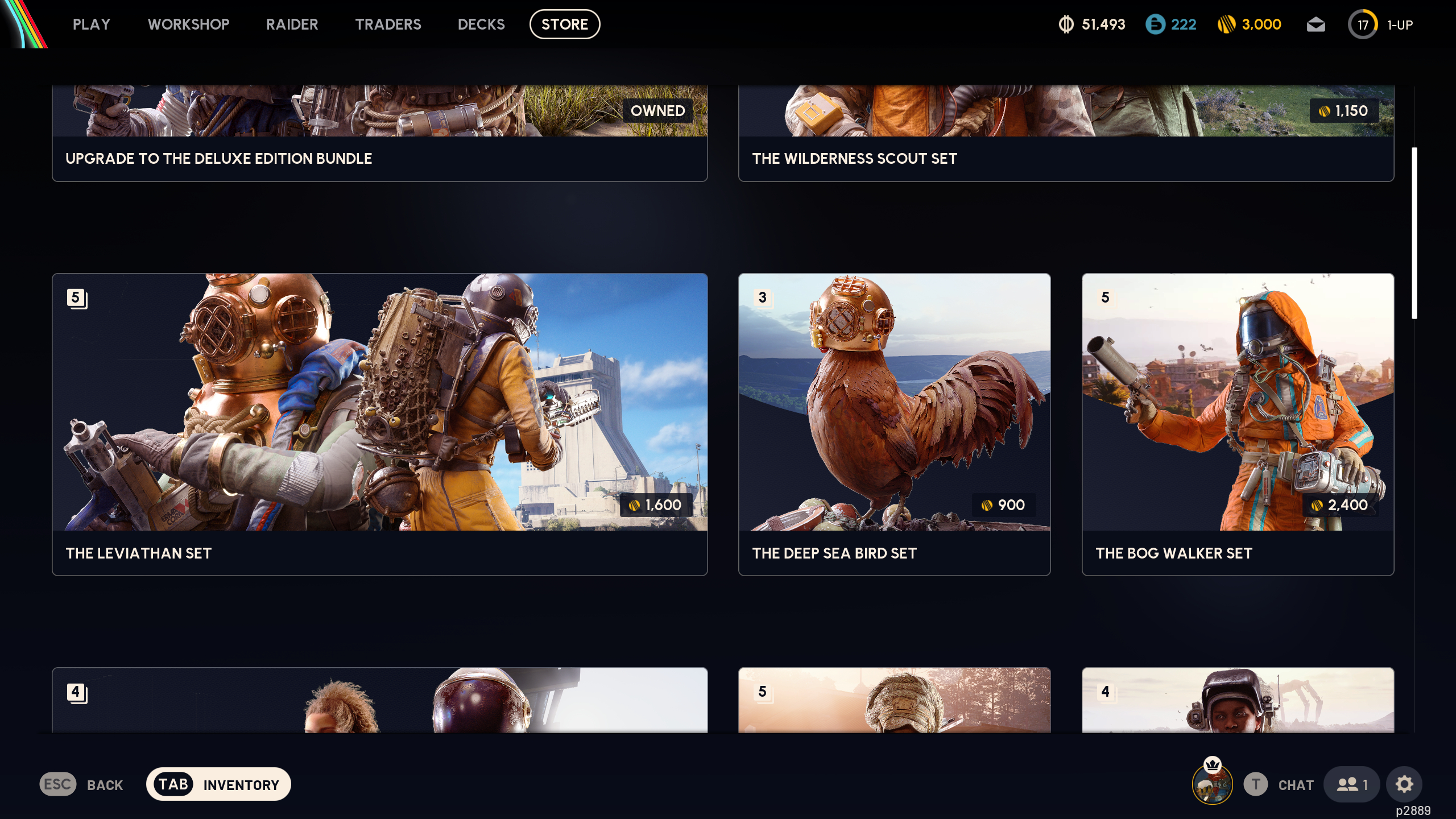The height and width of the screenshot is (819, 1456).
Task: Click the blue currency icon showing 222
Action: tap(1156, 24)
